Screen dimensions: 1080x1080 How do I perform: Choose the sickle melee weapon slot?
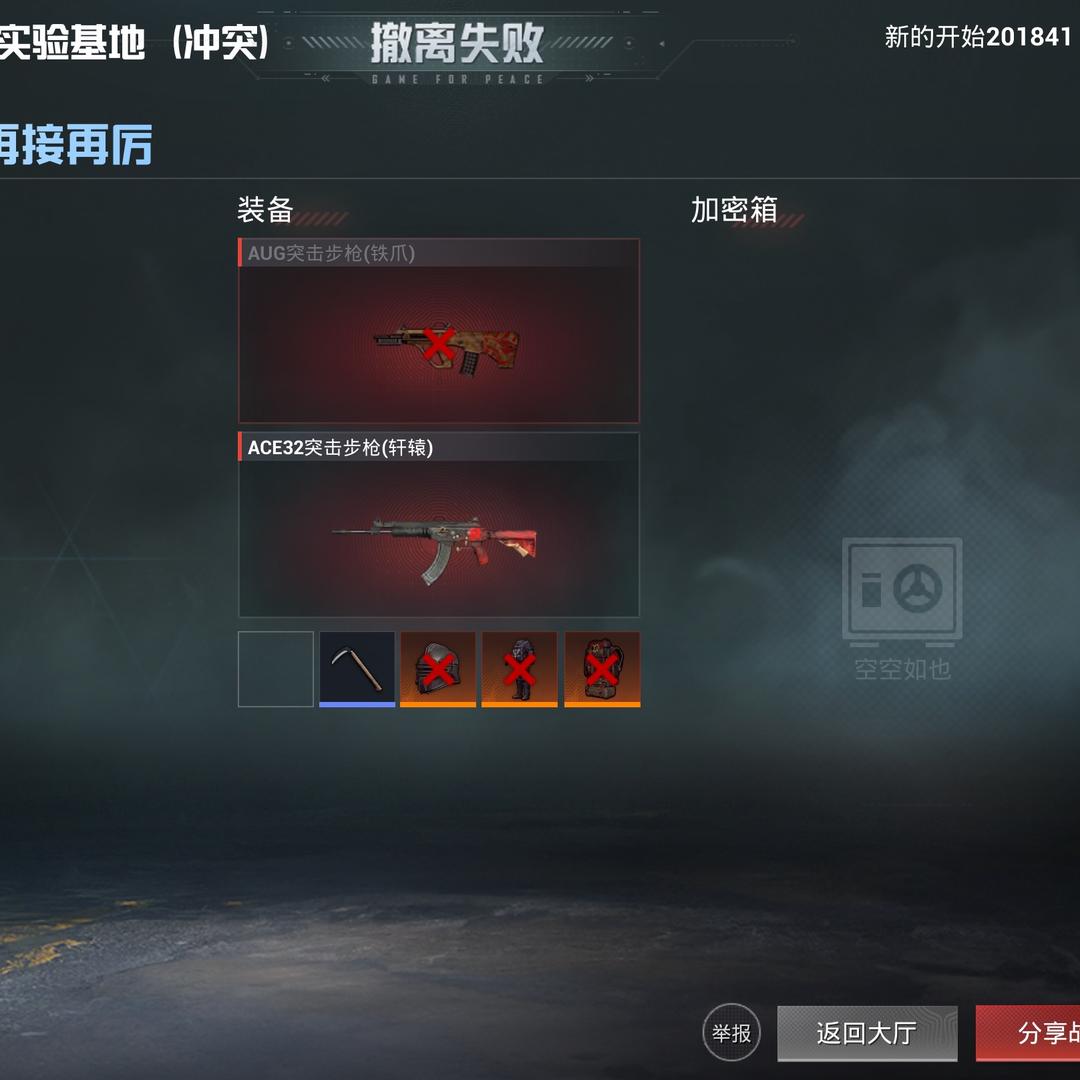click(x=357, y=669)
